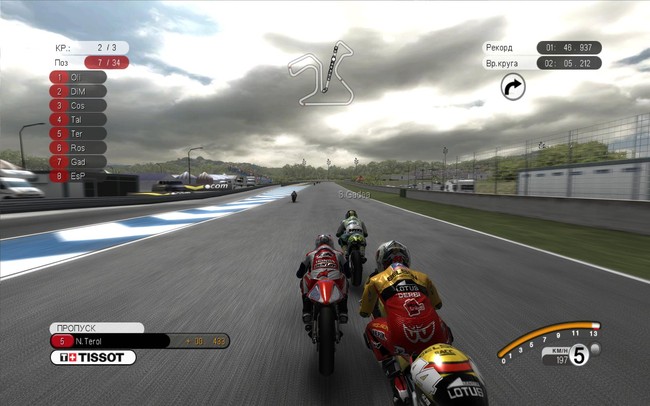Choose seventh-place rider Gad
This screenshot has width=650, height=406.
click(78, 161)
